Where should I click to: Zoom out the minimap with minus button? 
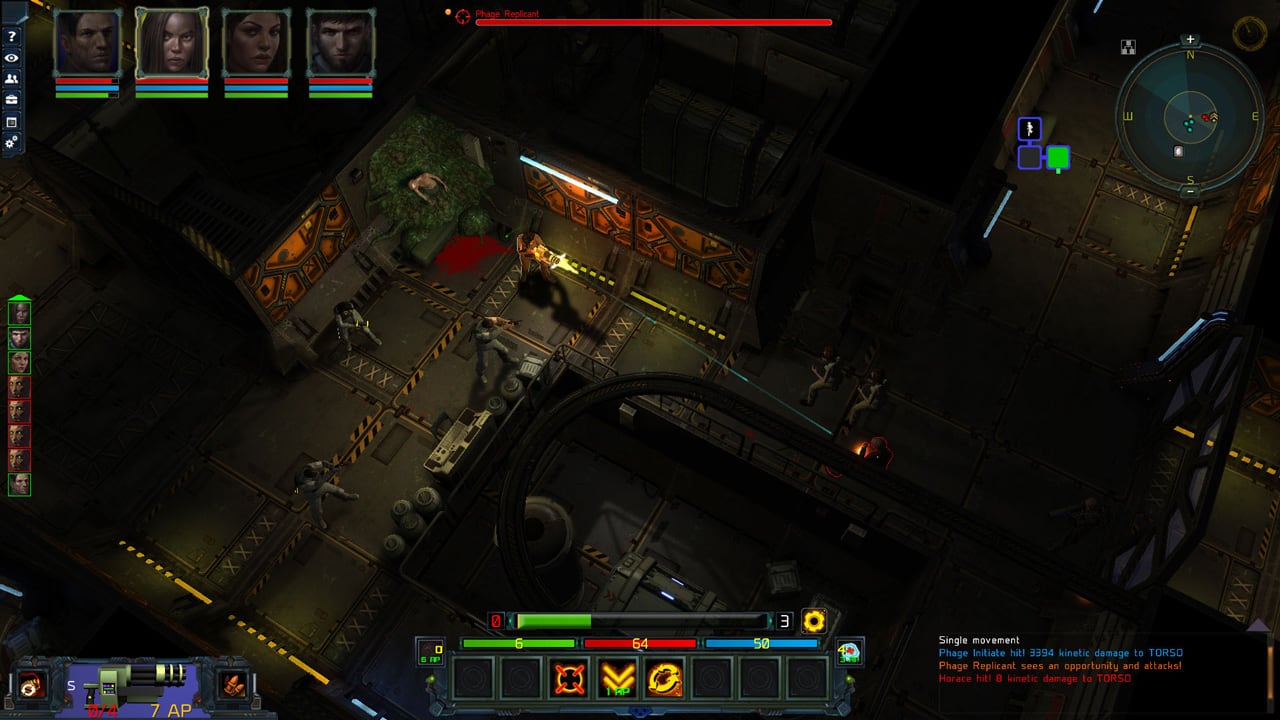(1190, 191)
